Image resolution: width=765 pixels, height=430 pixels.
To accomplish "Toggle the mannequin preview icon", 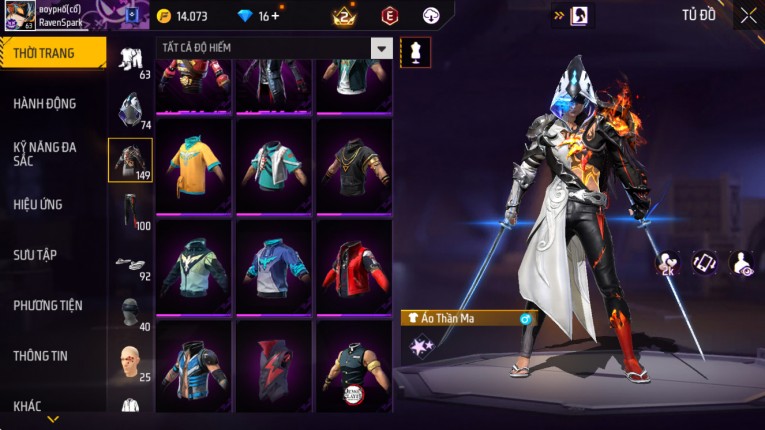I will click(x=415, y=52).
